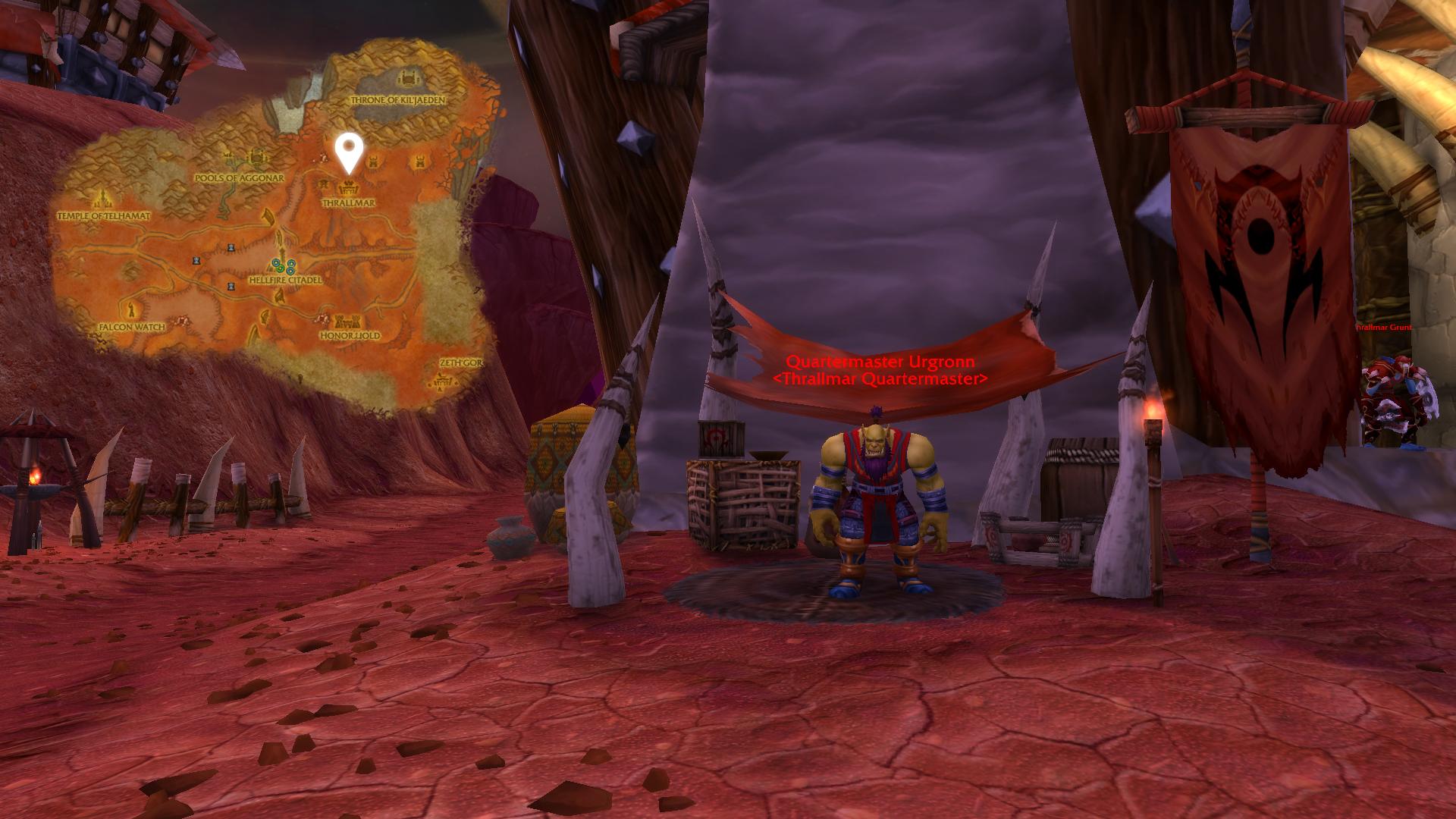Image resolution: width=1456 pixels, height=819 pixels.
Task: Choose the Pools of Aggonar map label
Action: 239,178
